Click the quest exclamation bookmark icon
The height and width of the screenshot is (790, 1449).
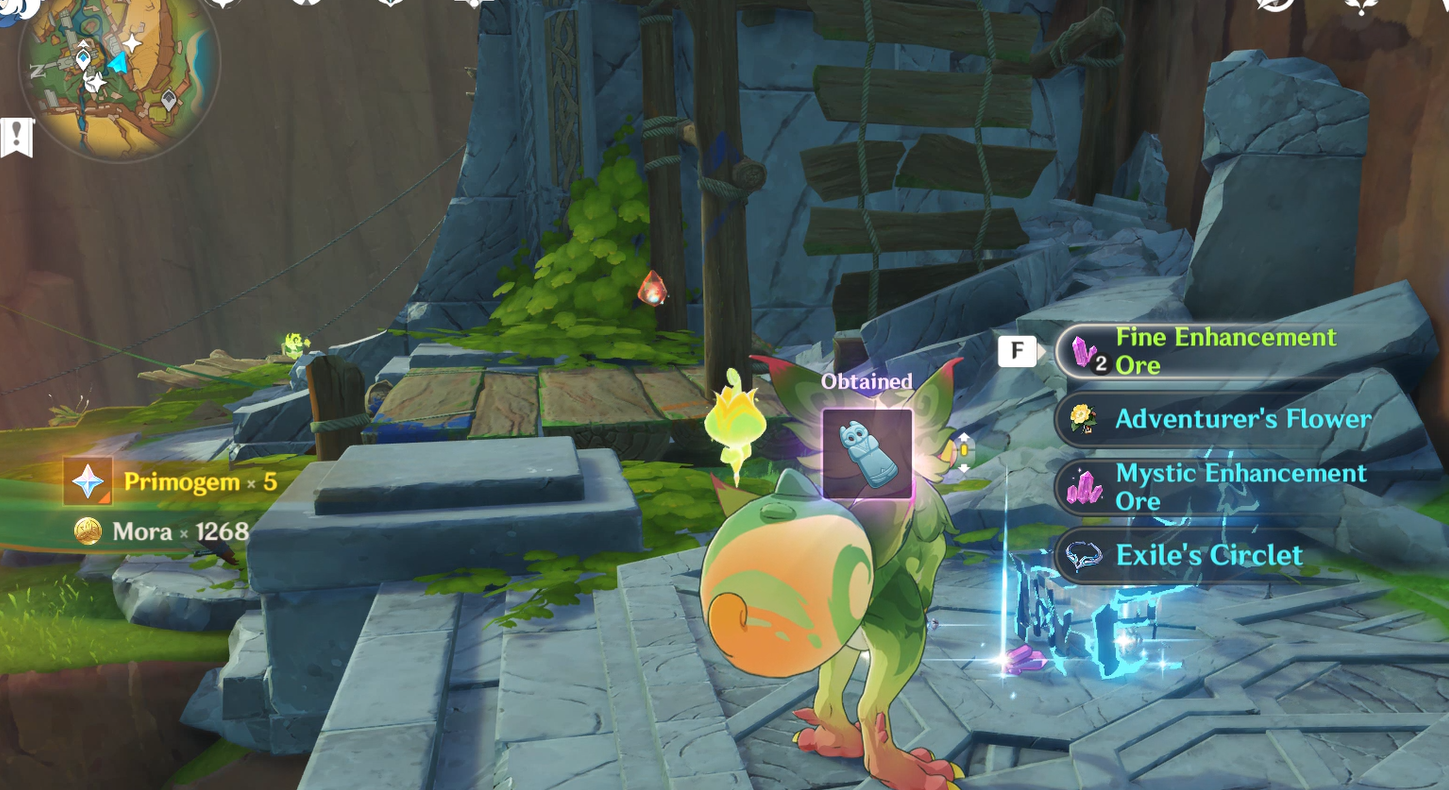point(17,137)
